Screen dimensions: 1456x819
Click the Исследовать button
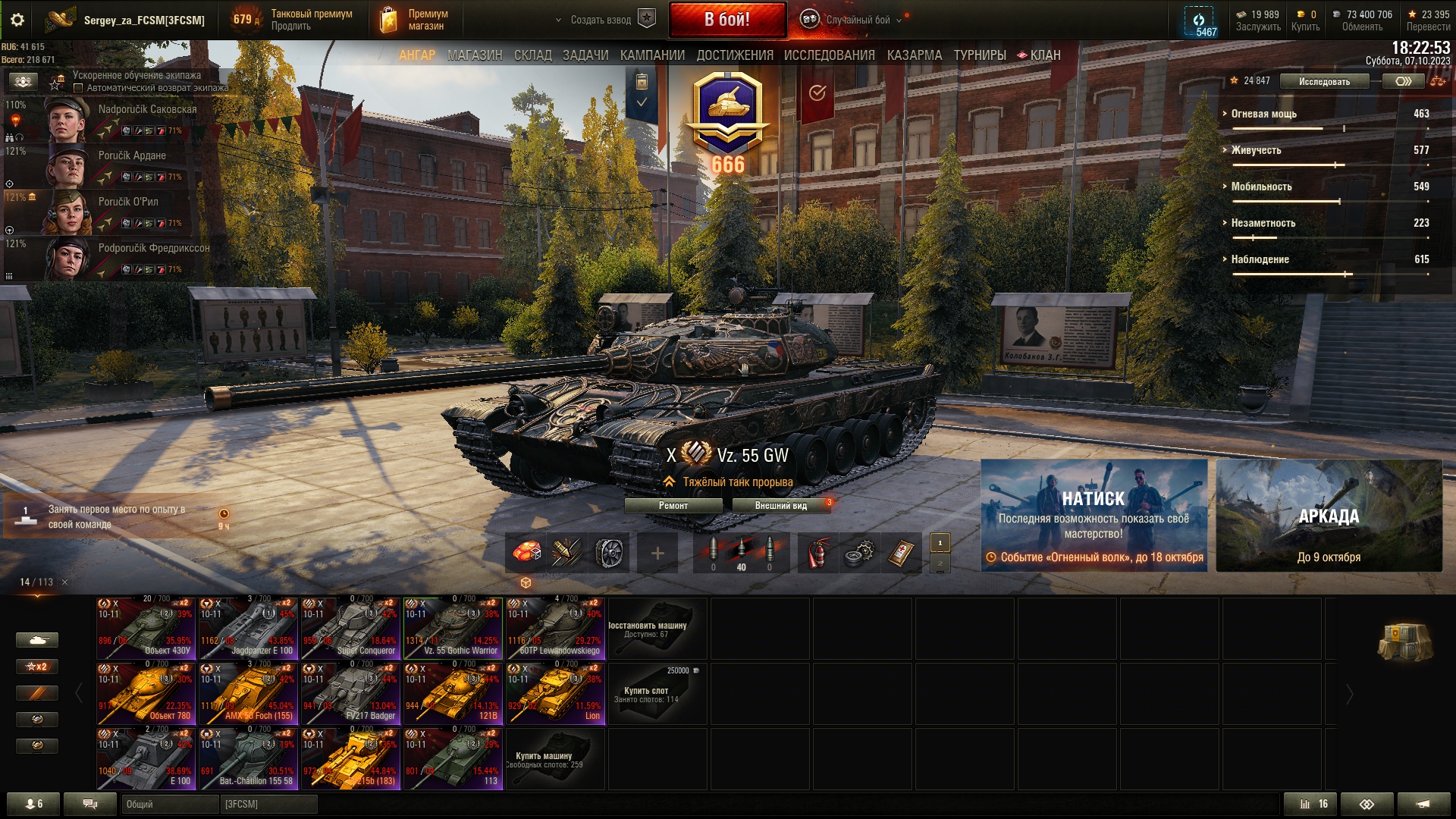[1323, 81]
